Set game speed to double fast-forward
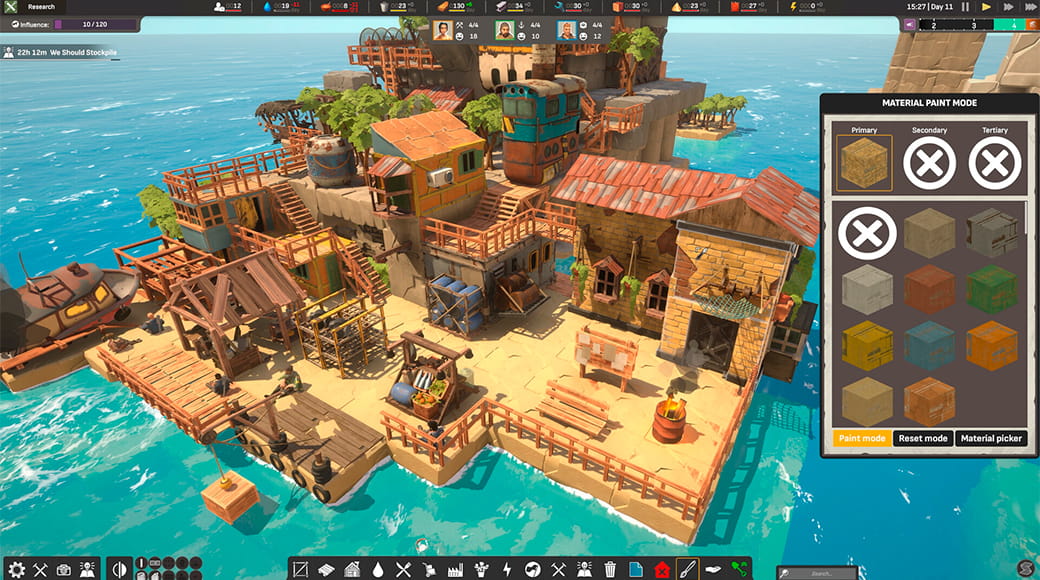Screen dimensions: 1040x580 (x=1006, y=7)
